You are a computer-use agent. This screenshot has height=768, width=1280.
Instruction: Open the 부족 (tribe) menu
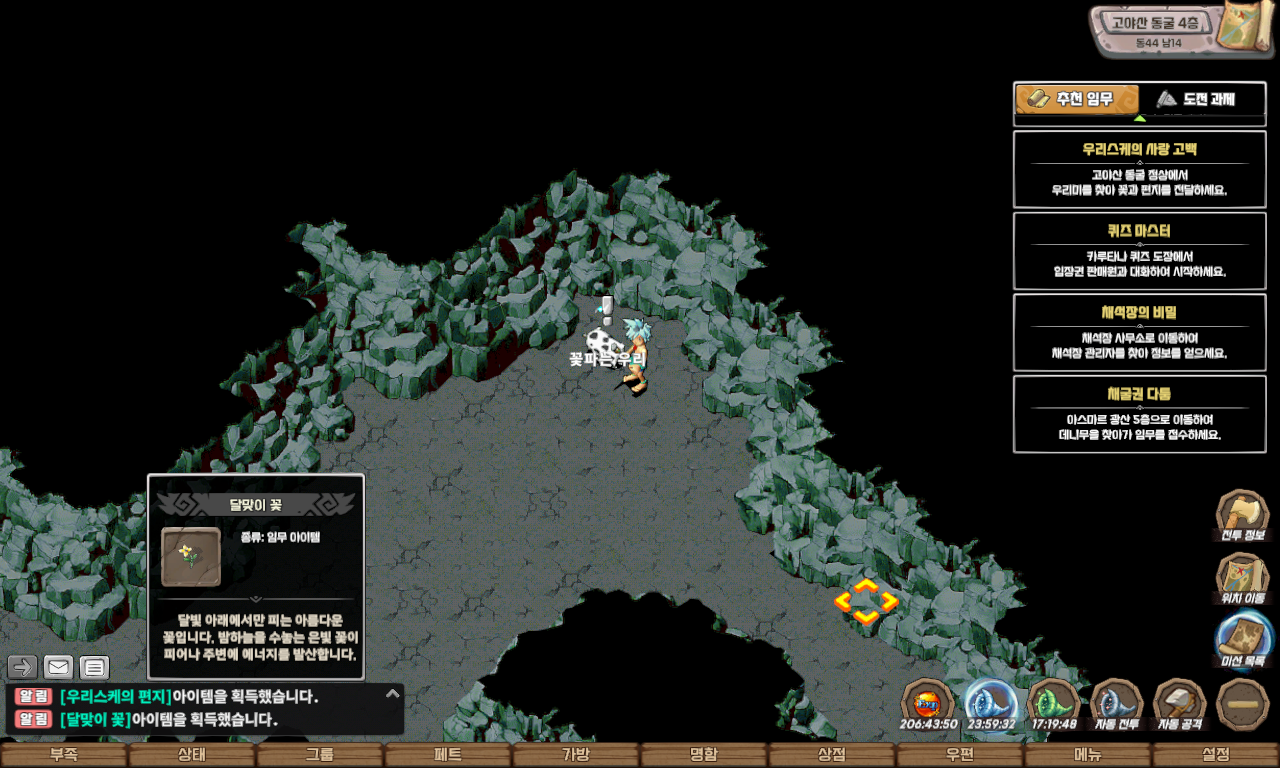click(64, 755)
